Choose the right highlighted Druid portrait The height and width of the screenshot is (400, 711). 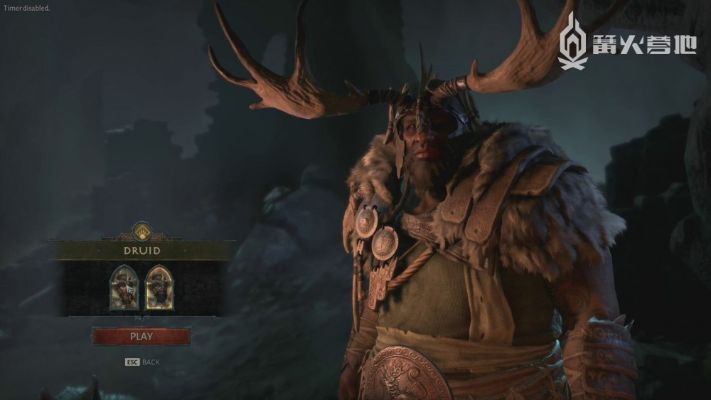(158, 287)
